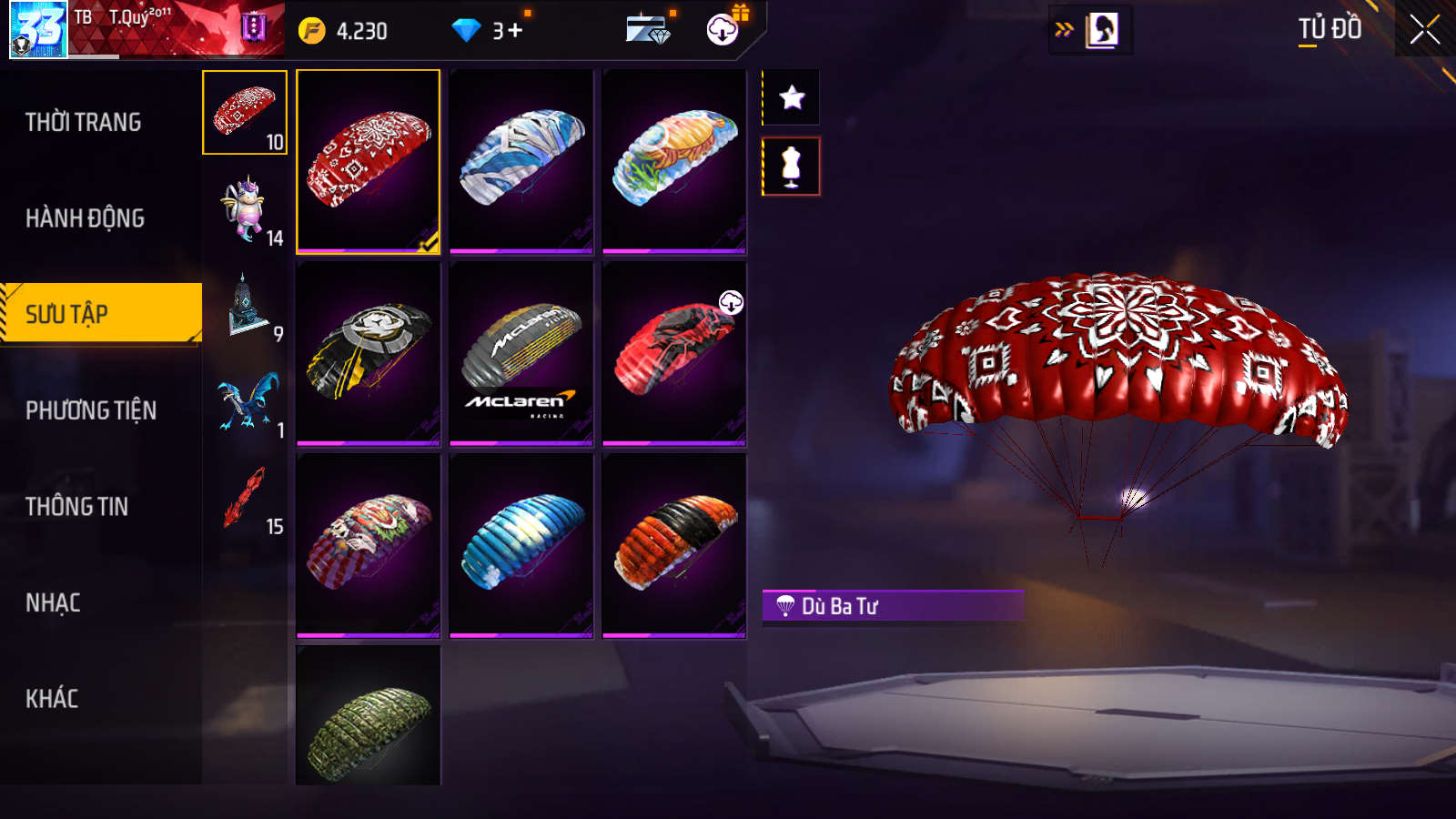Open the KHÁC category

52,699
